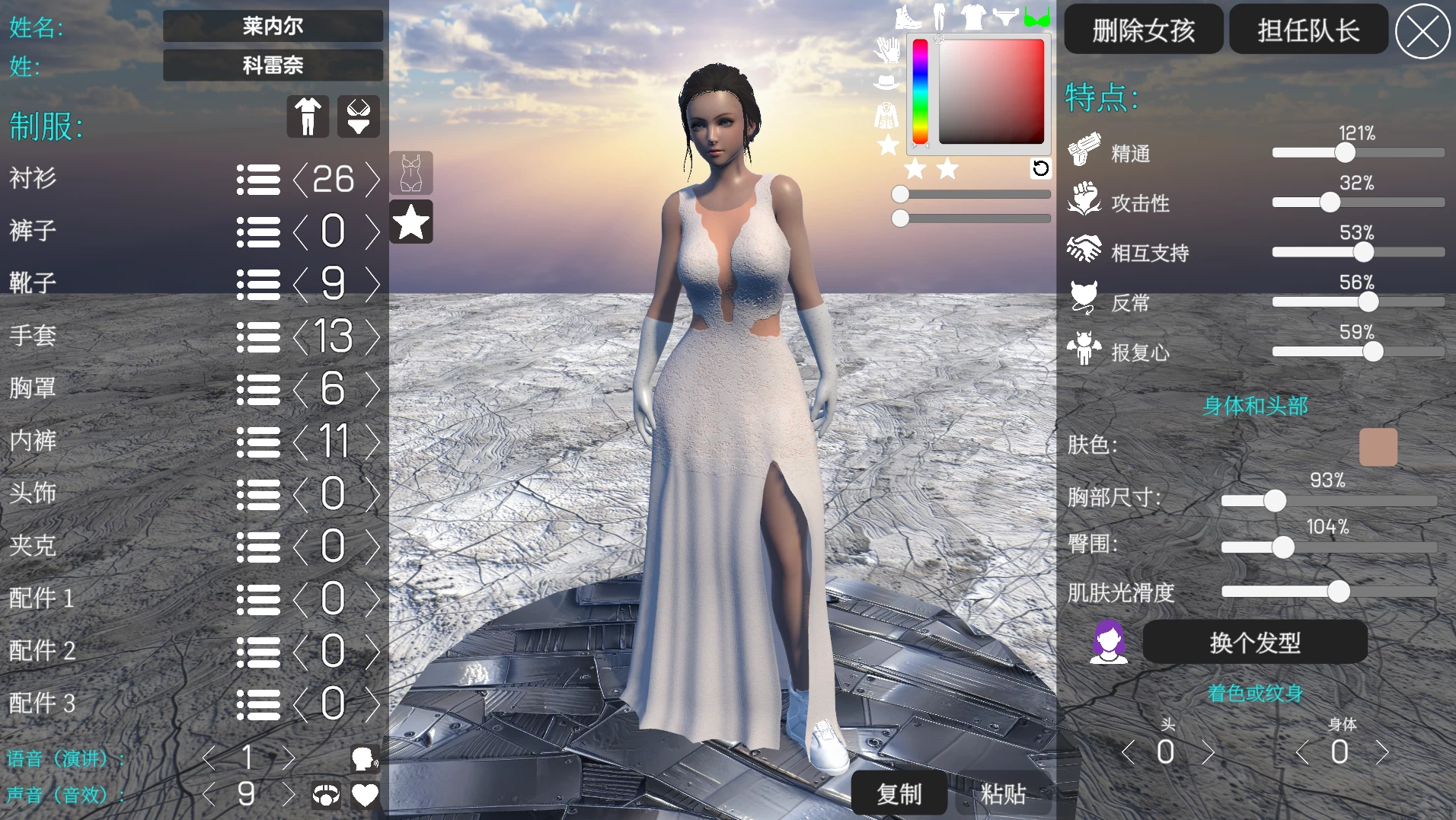Click the 复制 tab at the bottom

[x=900, y=793]
